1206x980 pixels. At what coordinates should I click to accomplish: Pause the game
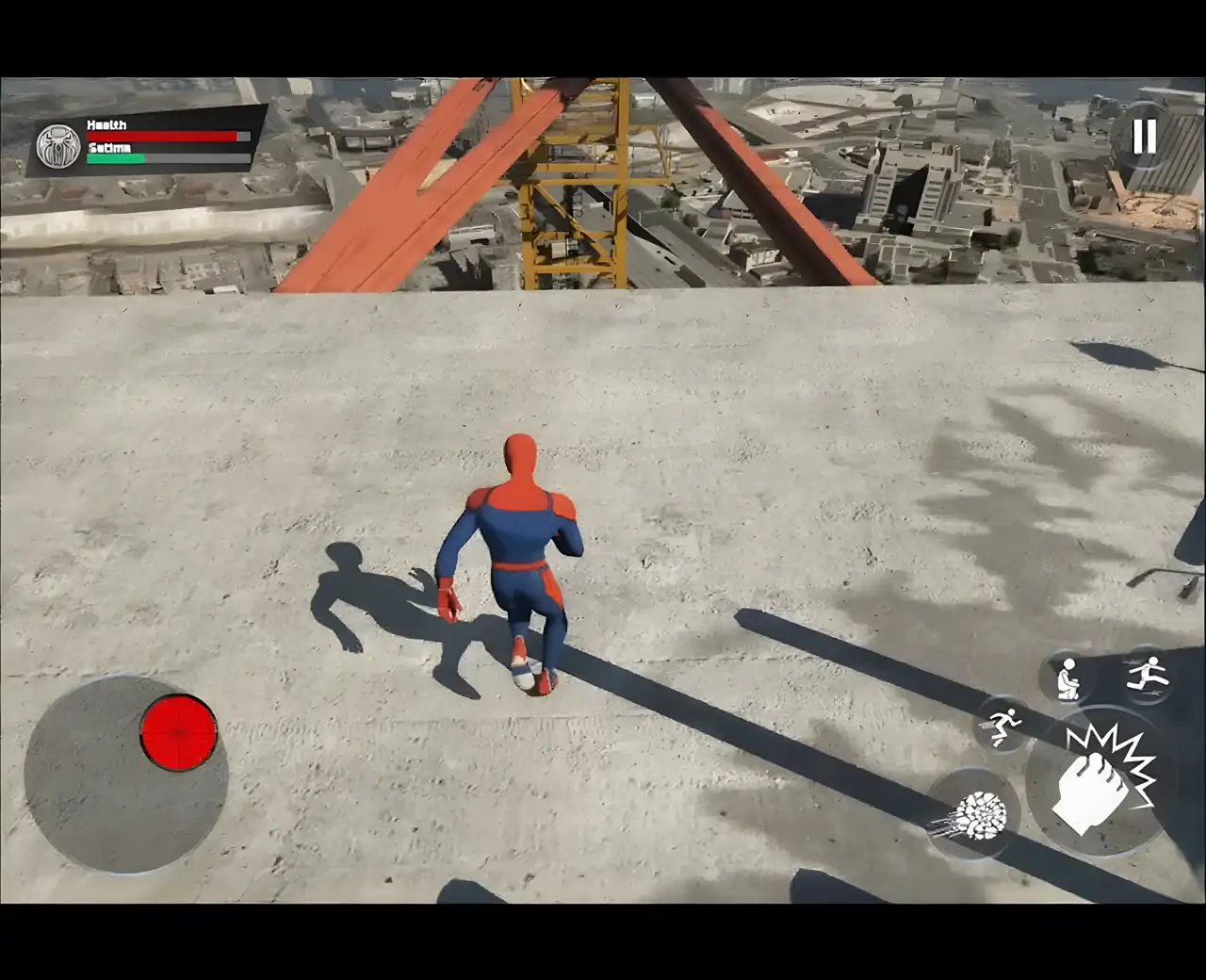[x=1144, y=136]
